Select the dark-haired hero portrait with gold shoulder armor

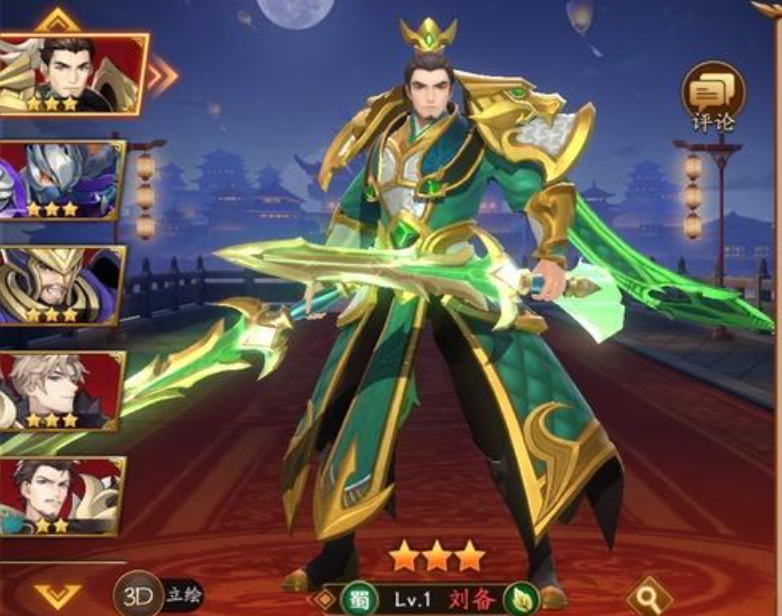[70, 74]
